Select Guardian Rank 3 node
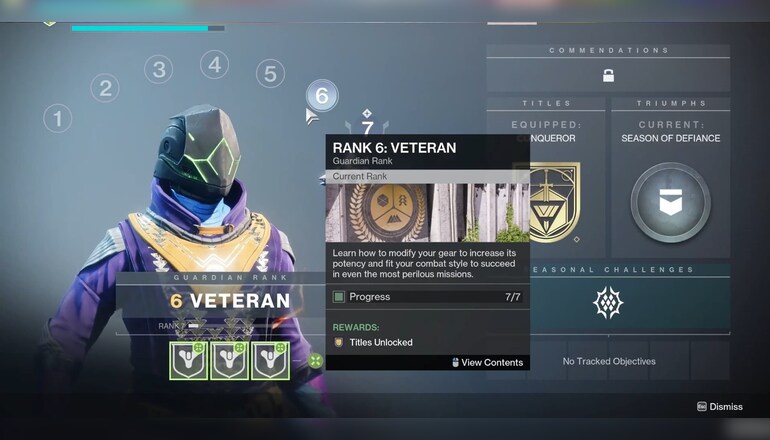 [158, 69]
